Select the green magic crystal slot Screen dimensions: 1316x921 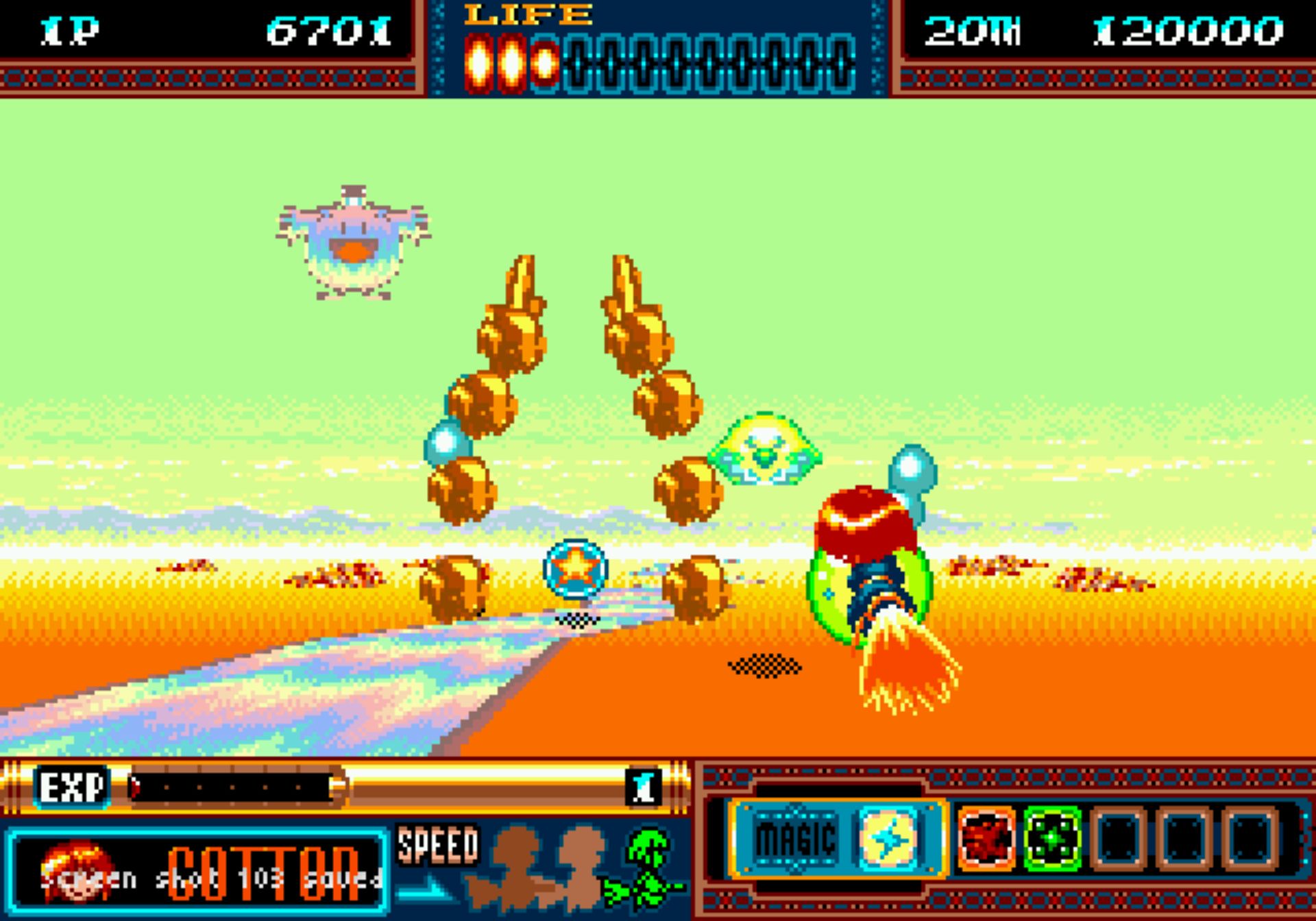(x=1052, y=838)
